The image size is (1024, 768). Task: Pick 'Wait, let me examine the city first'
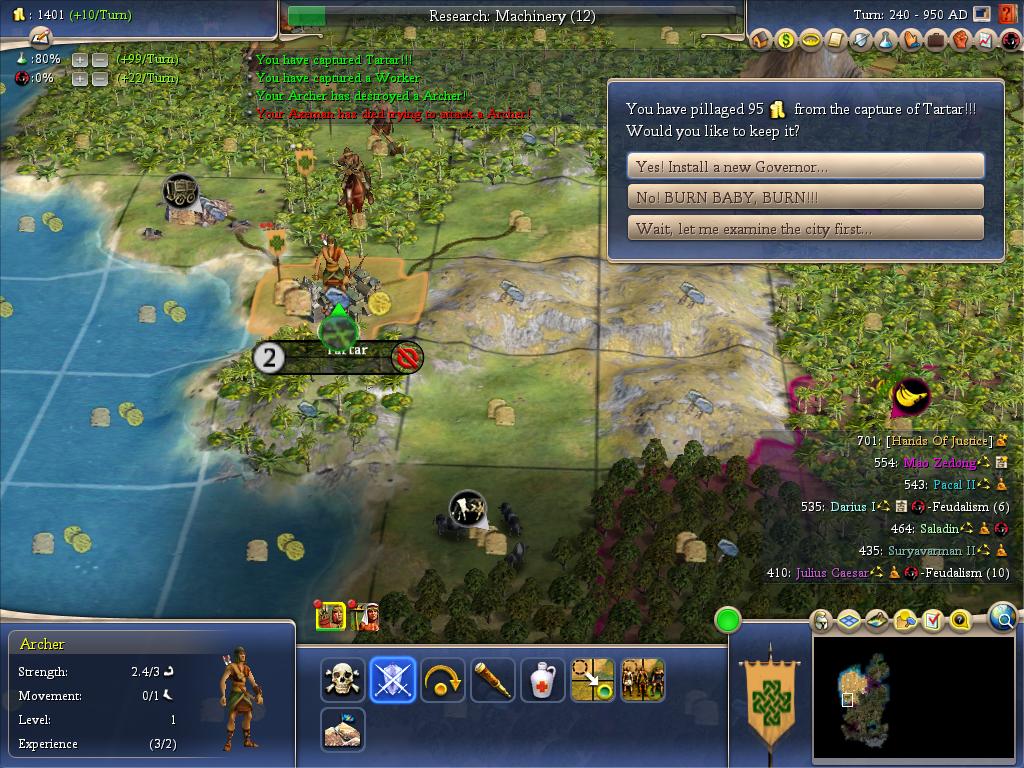point(805,228)
